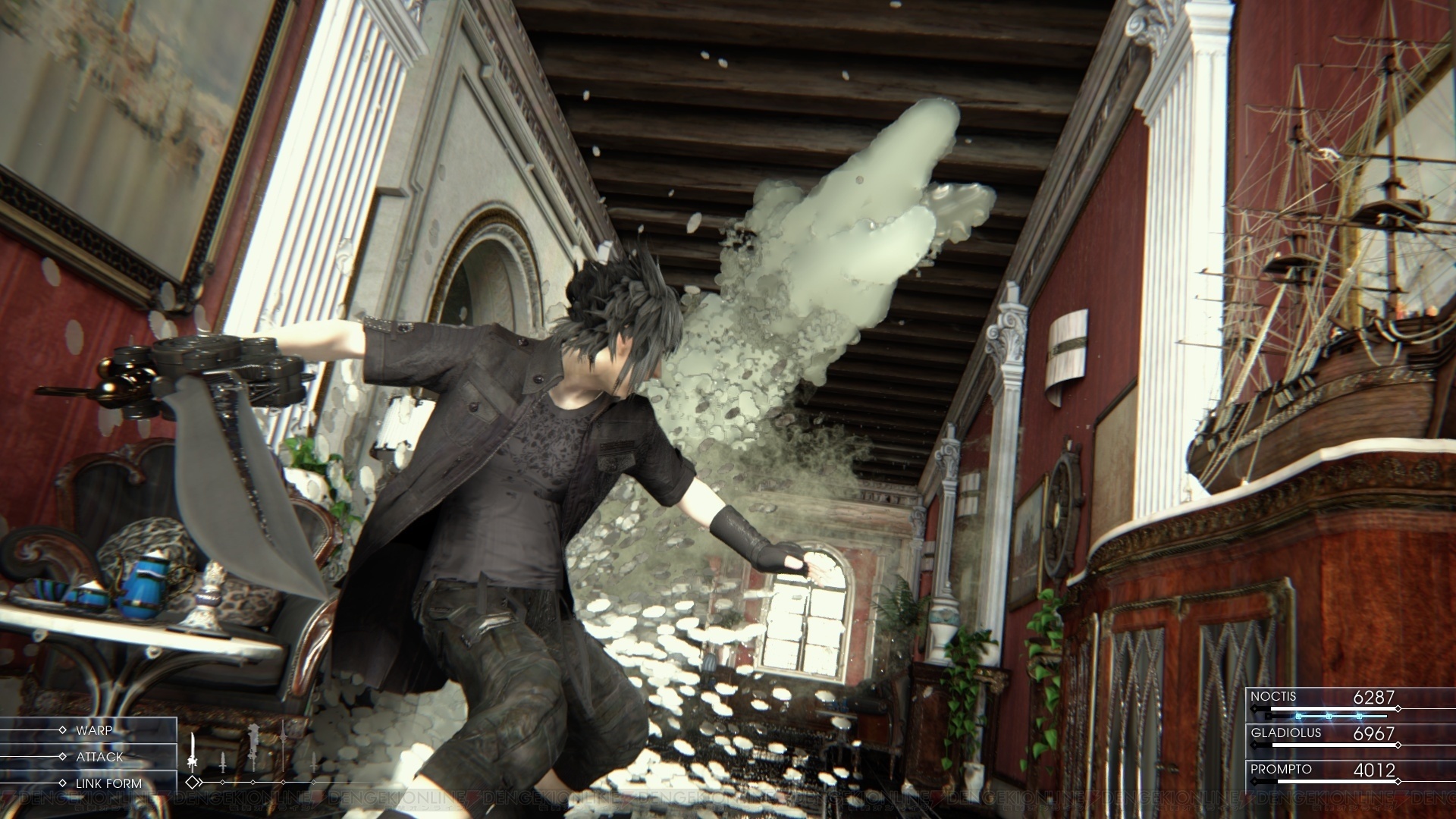Toggle the first glowing node on Noctis's MP bar
The image size is (1456, 819).
pyautogui.click(x=1298, y=717)
